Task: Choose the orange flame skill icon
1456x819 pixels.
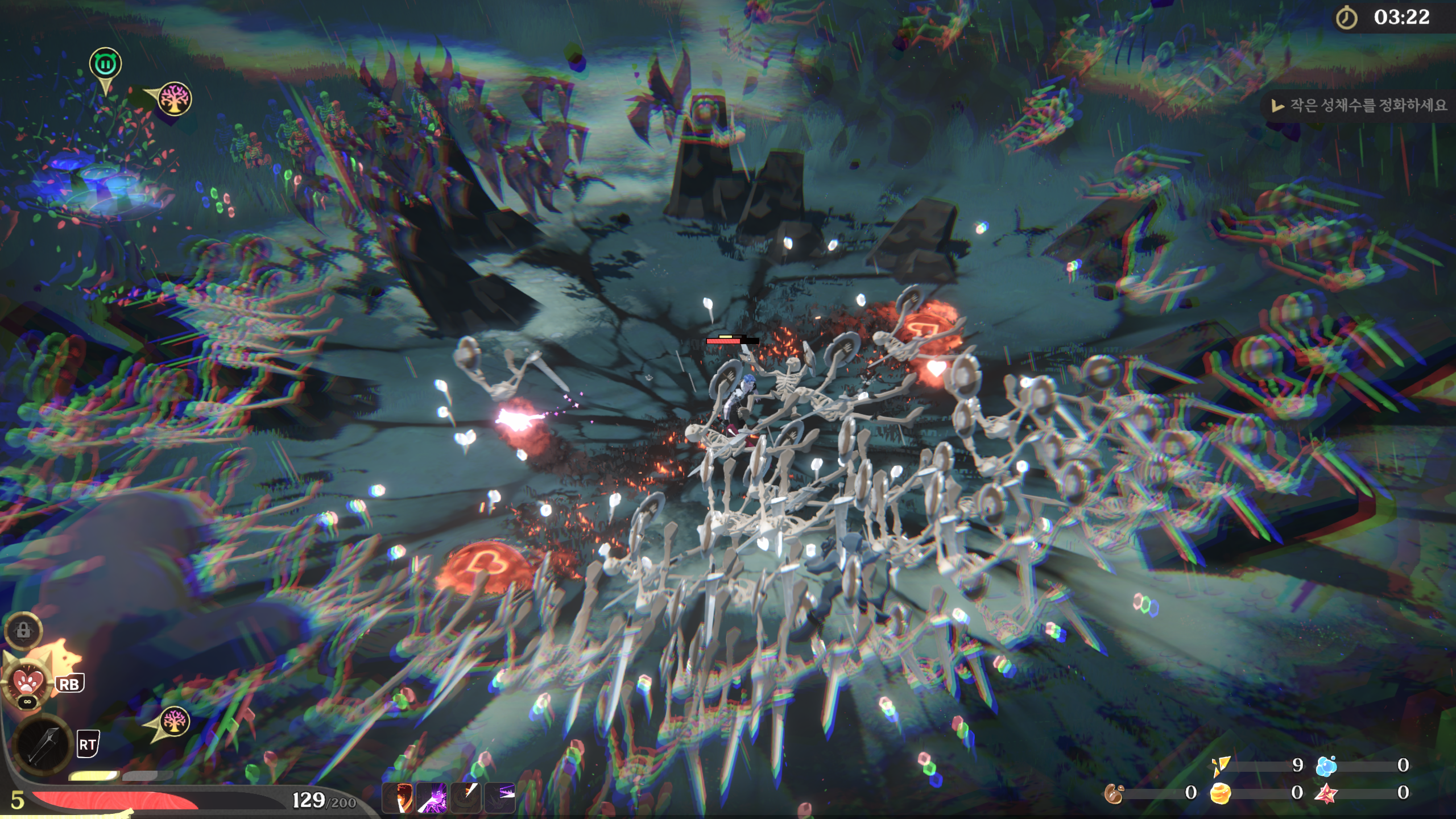Action: tap(398, 797)
